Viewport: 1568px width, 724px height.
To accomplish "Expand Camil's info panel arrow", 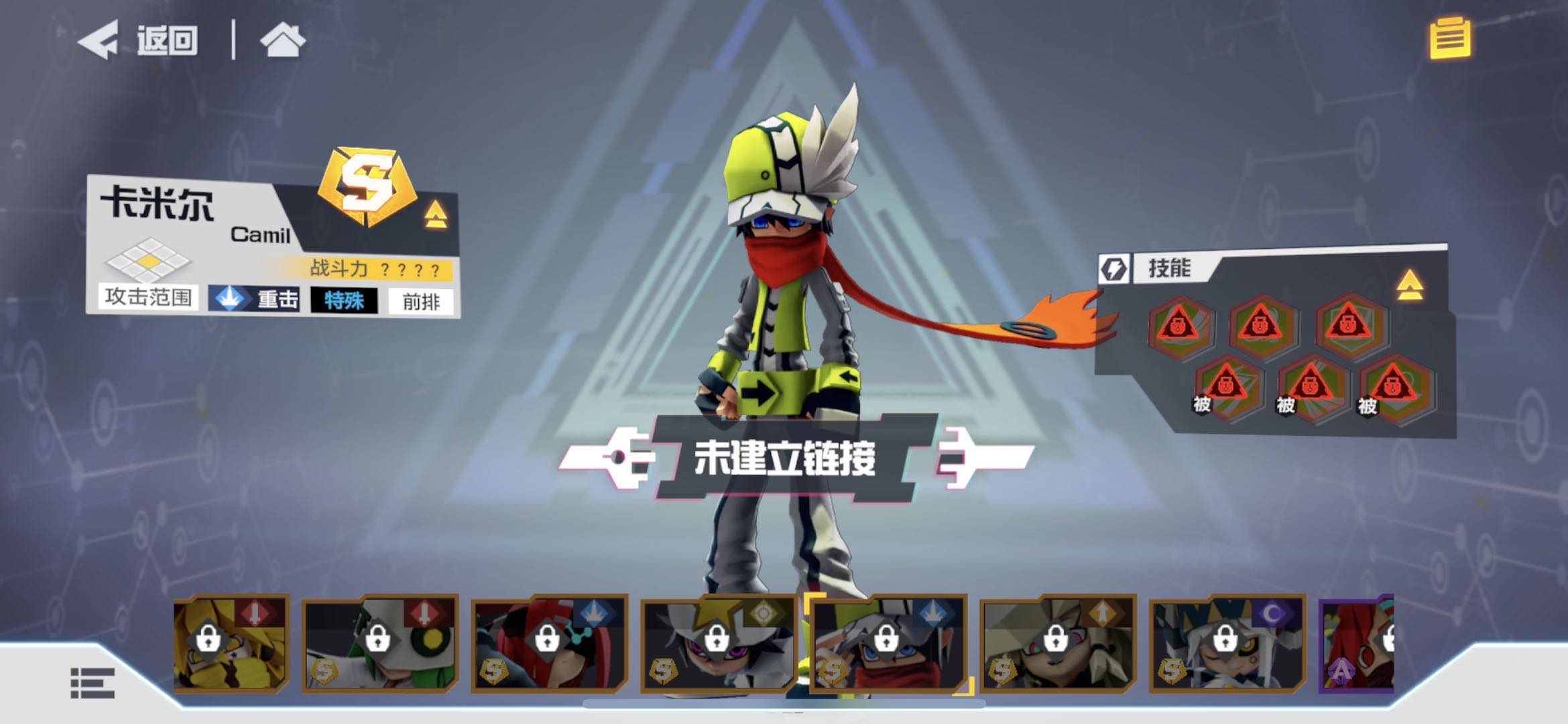I will point(436,215).
